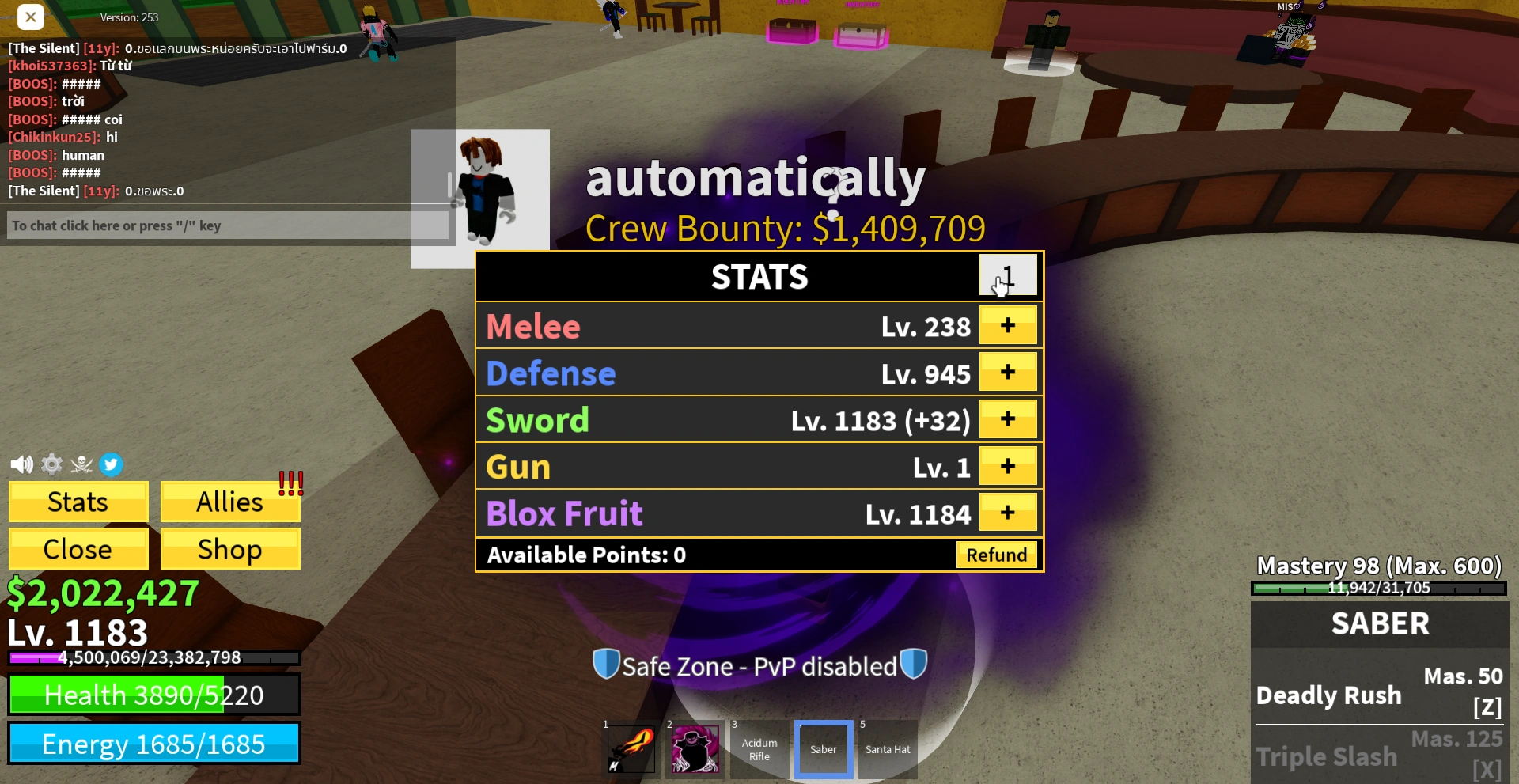Open the Allies panel

click(229, 501)
